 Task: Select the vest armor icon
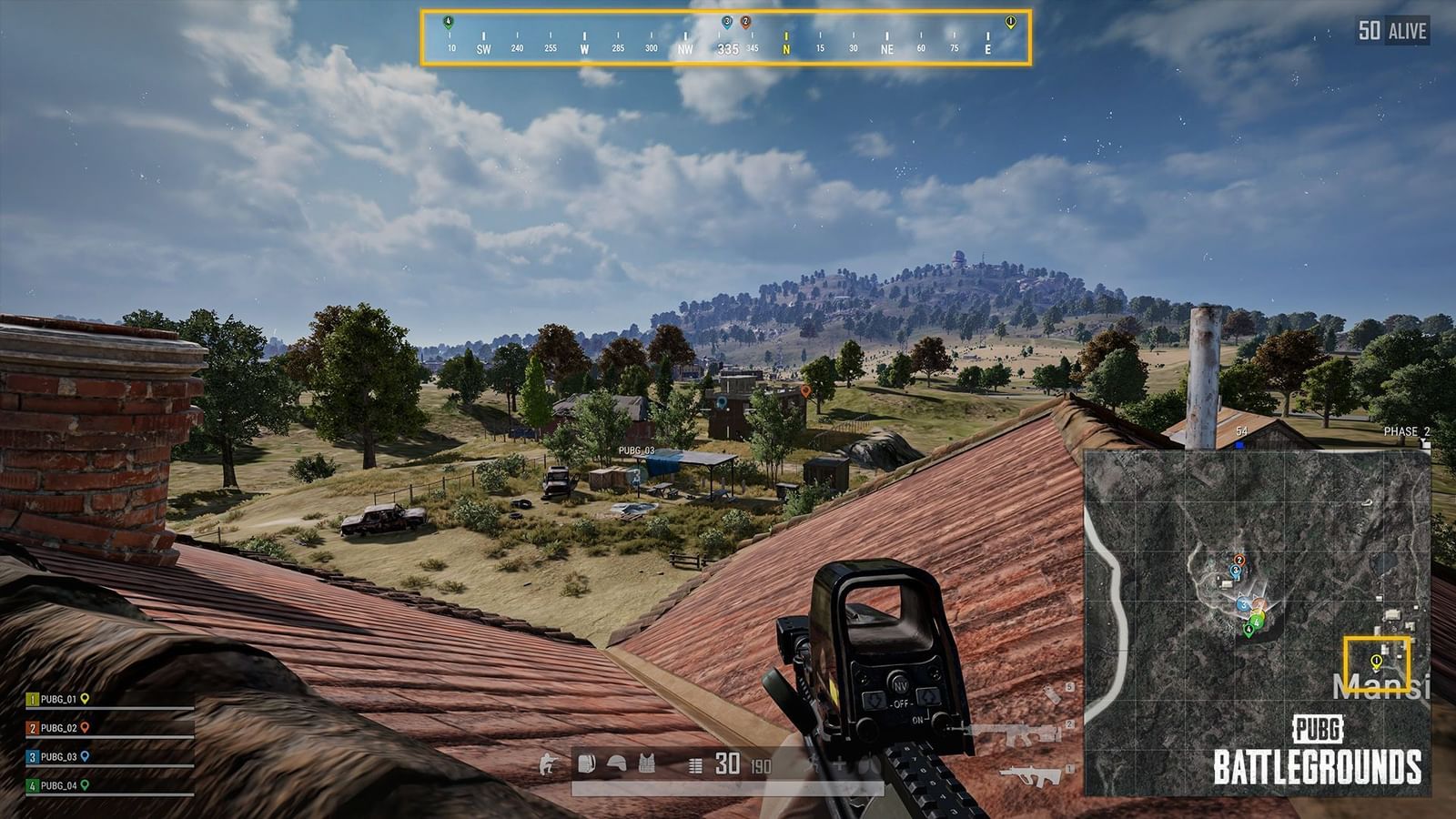pyautogui.click(x=646, y=764)
